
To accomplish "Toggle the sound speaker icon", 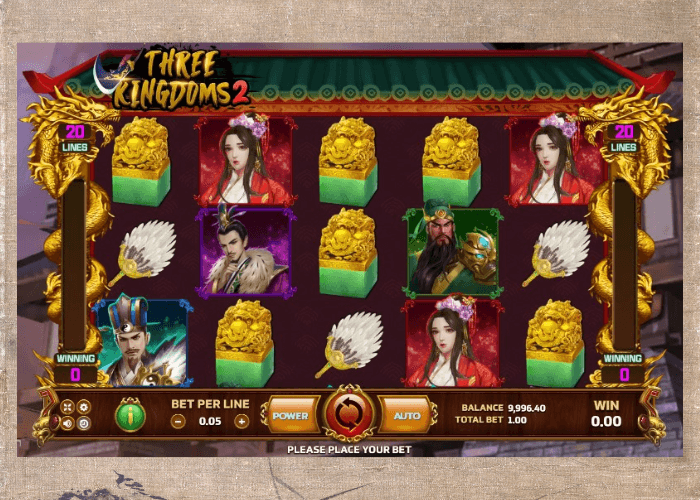I will (x=68, y=423).
